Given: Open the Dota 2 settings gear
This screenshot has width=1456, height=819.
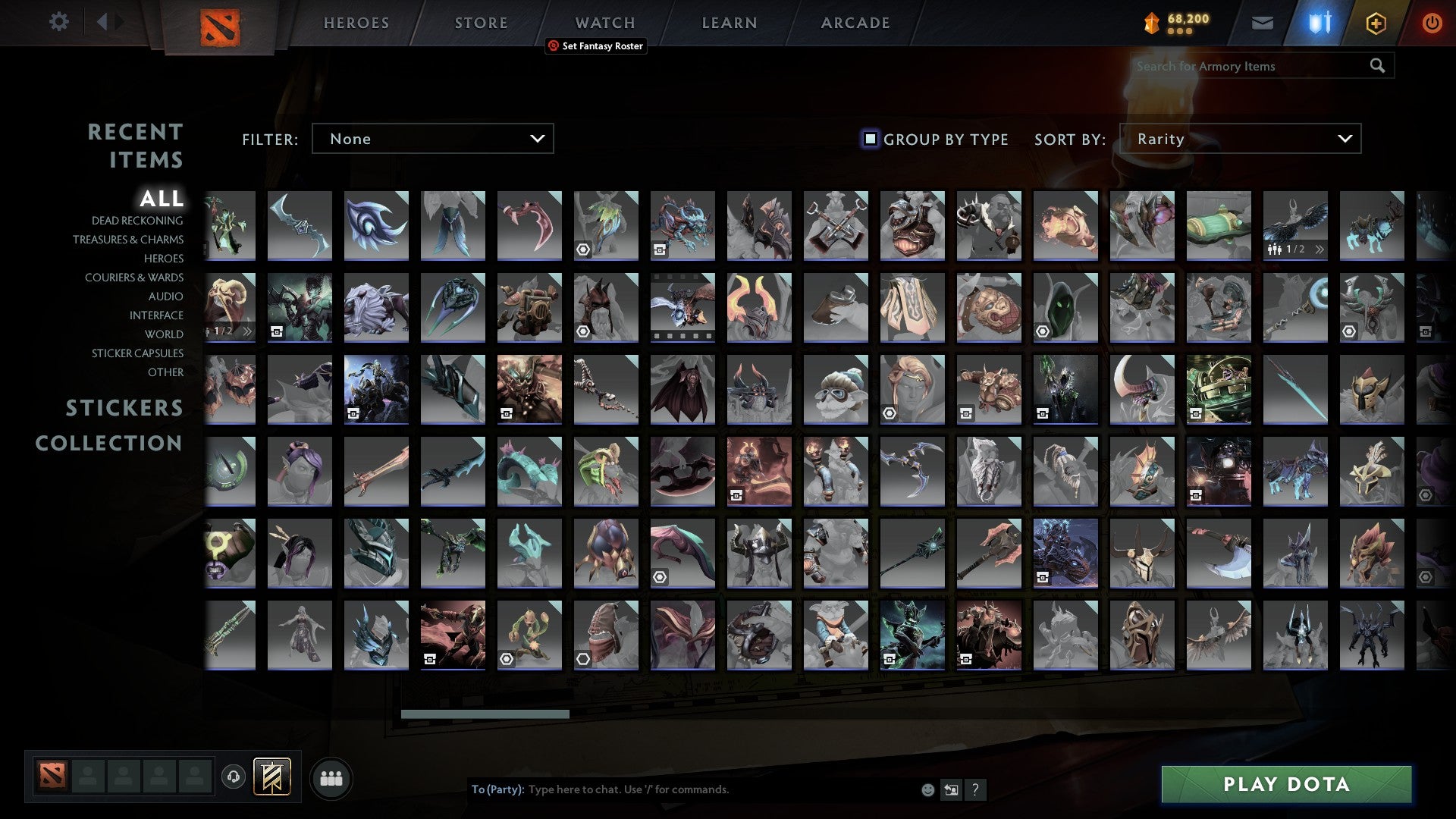Looking at the screenshot, I should (x=59, y=22).
